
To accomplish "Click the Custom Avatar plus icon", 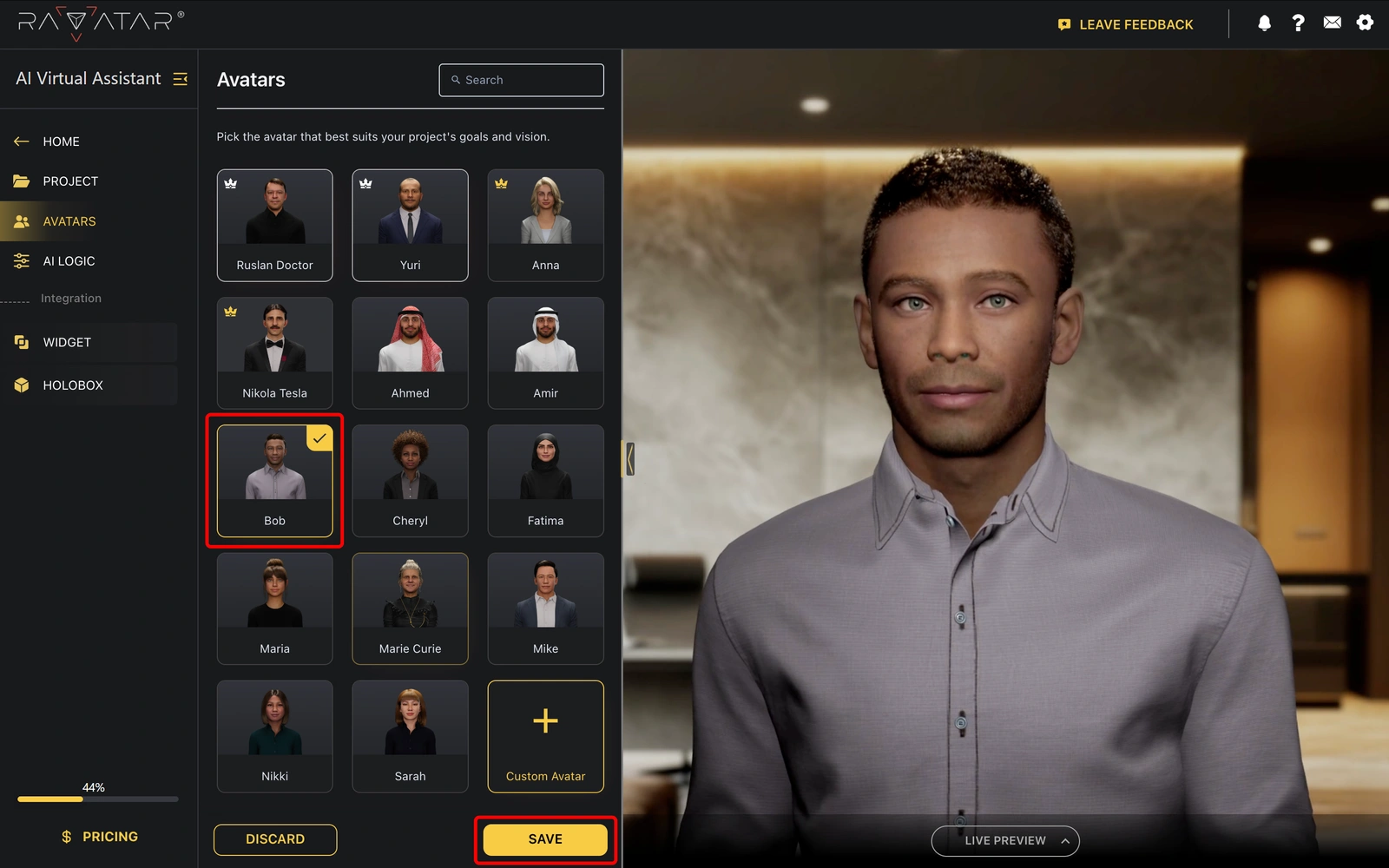I will (545, 720).
